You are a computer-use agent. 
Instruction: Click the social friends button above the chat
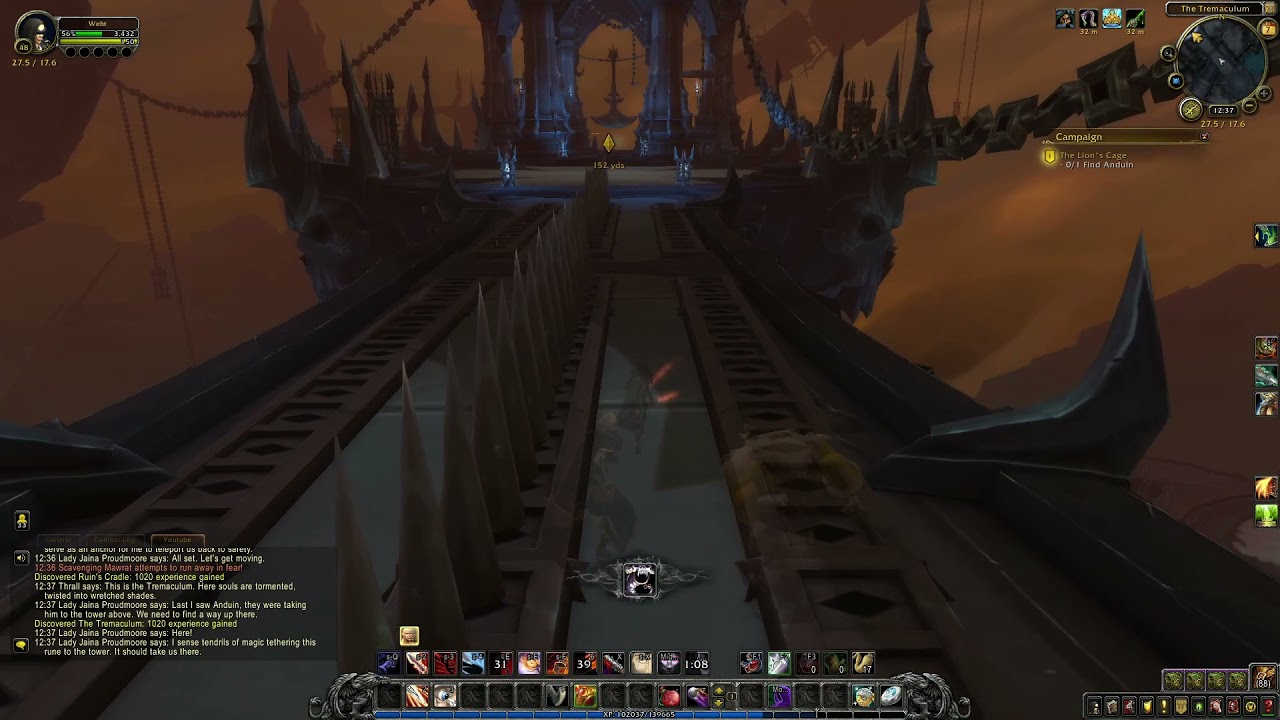pyautogui.click(x=22, y=520)
